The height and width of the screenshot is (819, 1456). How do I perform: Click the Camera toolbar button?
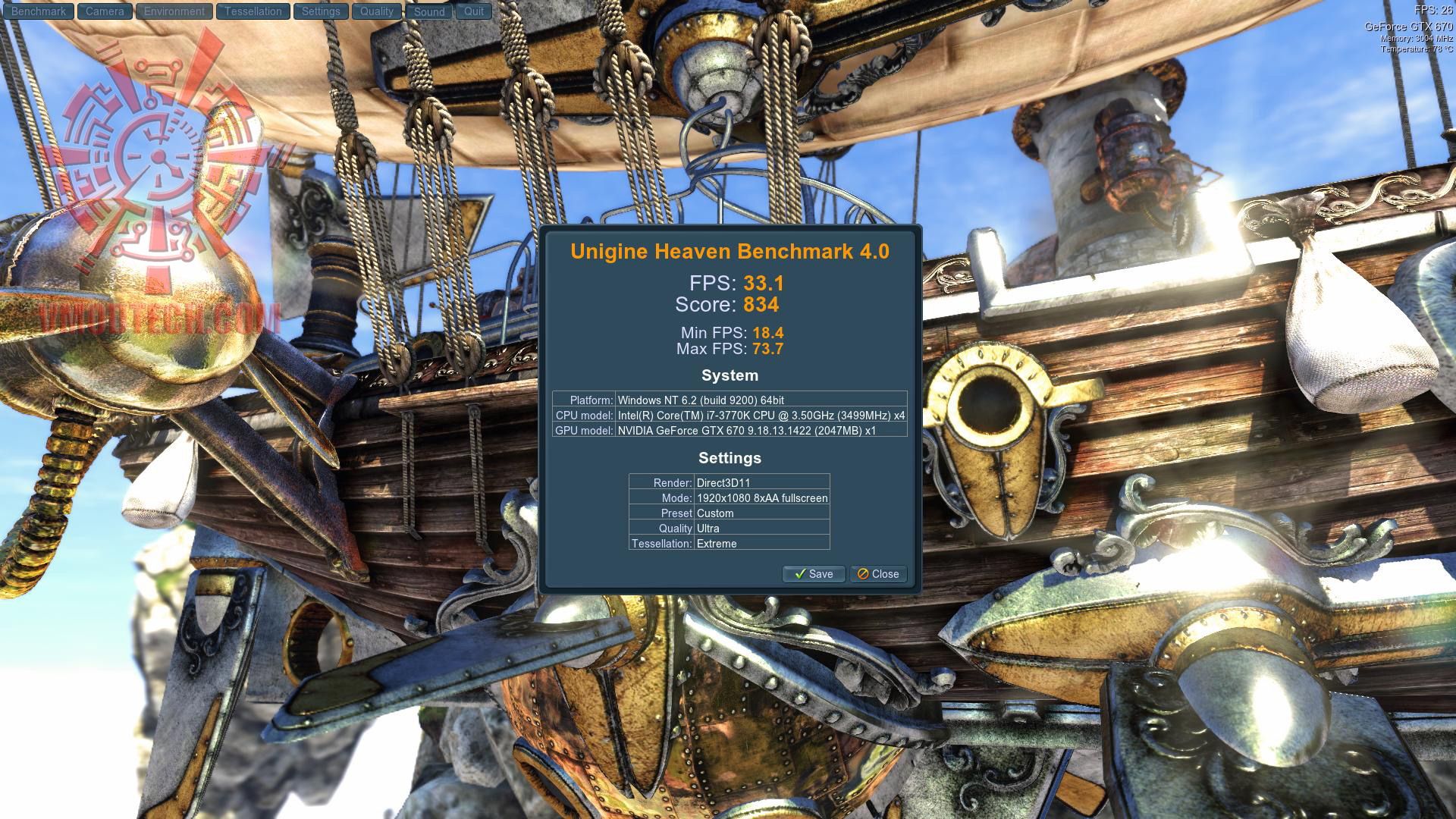(105, 11)
